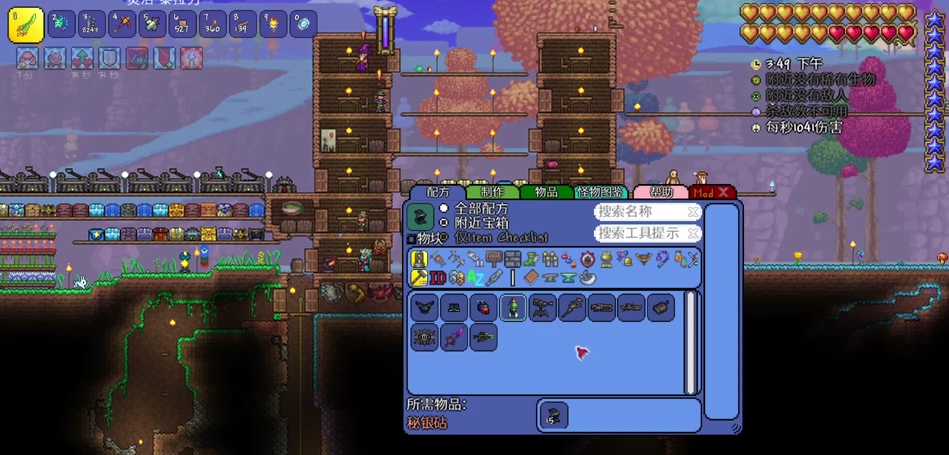
Task: Open the 怪物图鉴 (Bestiary) tab
Action: coord(601,192)
